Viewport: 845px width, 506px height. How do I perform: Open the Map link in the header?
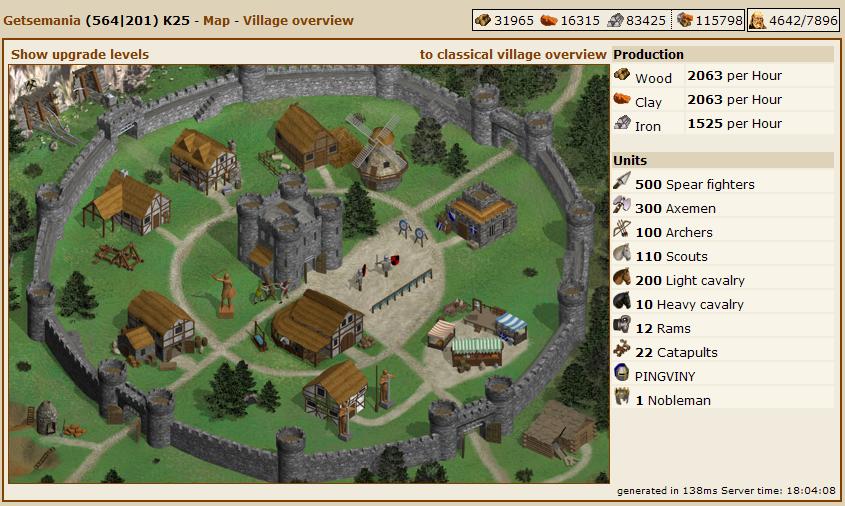pos(218,20)
